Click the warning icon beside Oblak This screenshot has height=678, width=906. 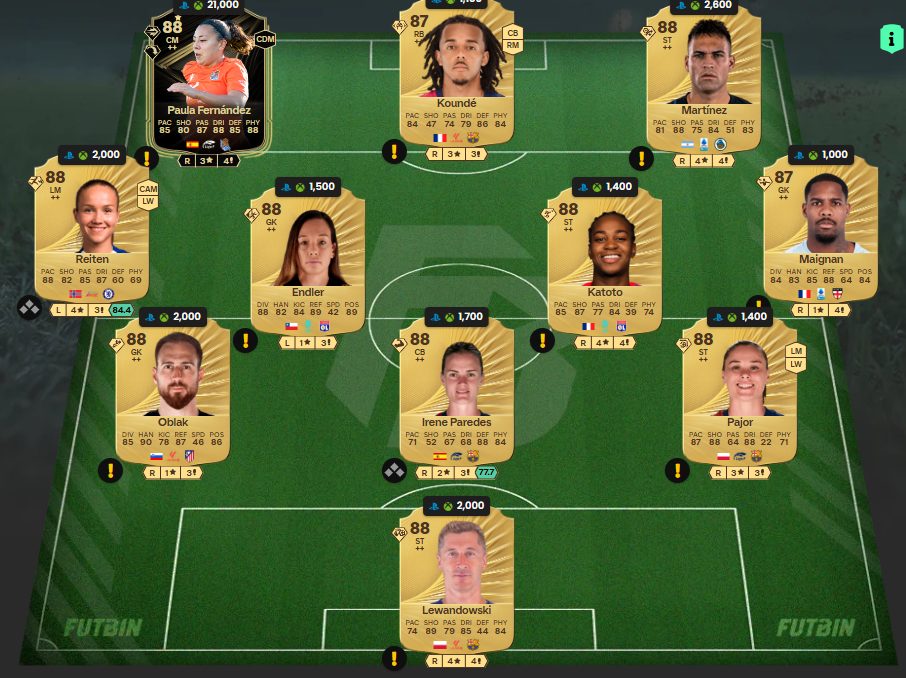tap(110, 470)
